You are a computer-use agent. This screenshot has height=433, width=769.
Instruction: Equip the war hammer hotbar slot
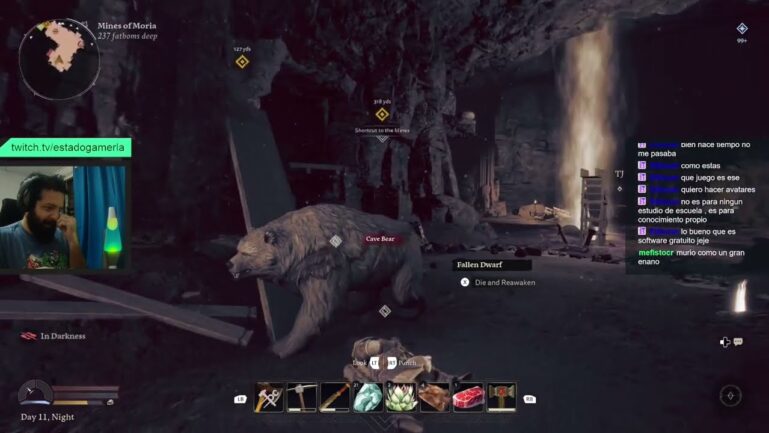pos(500,397)
